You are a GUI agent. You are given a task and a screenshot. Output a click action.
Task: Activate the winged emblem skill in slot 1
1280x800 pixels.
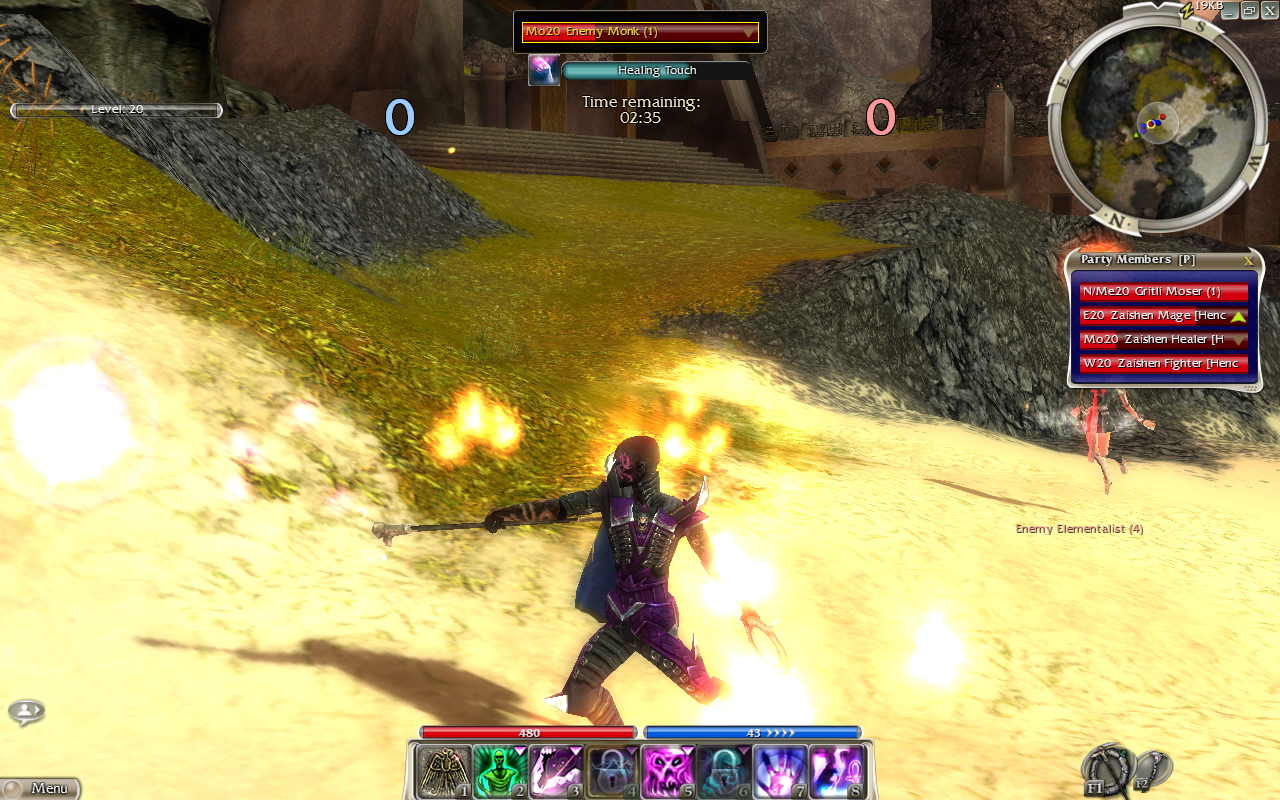(x=443, y=772)
